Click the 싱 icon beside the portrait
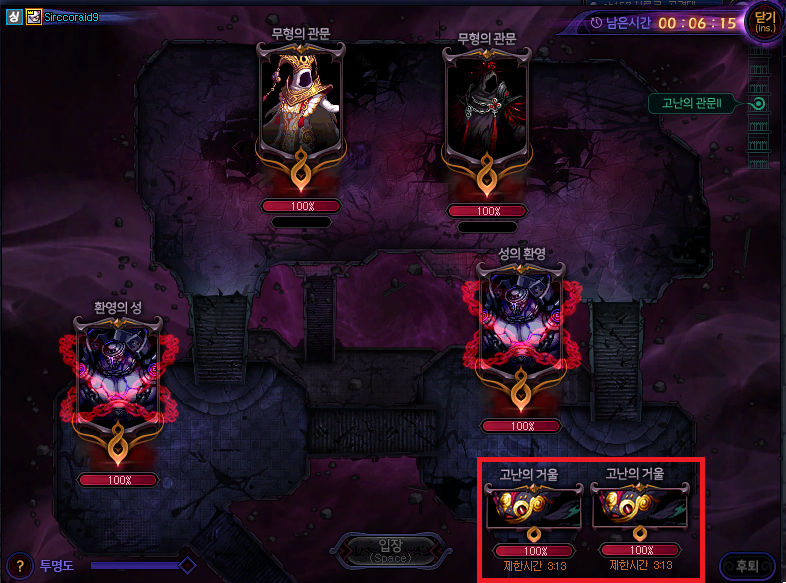Image resolution: width=786 pixels, height=583 pixels. click(x=15, y=17)
